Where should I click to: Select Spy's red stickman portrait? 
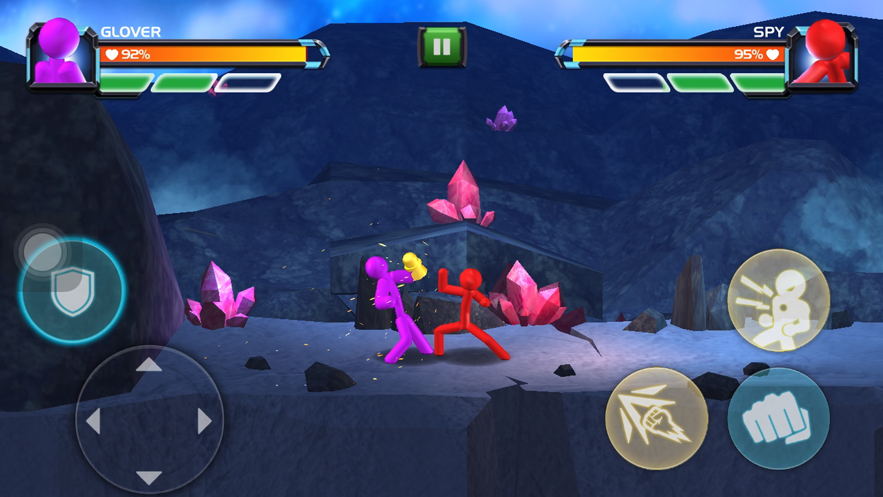click(824, 54)
